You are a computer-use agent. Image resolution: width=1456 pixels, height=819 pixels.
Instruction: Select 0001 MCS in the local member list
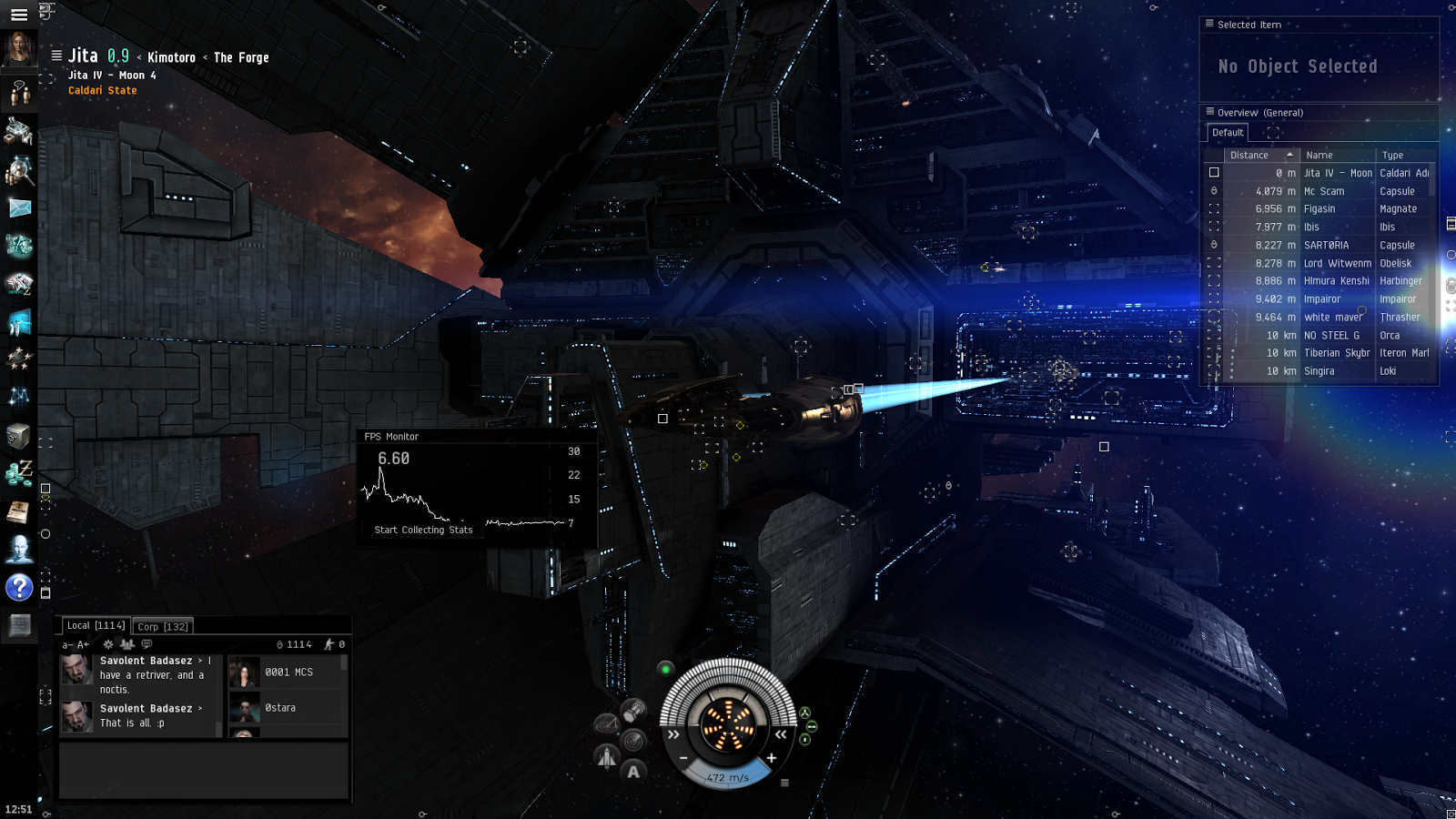click(288, 672)
